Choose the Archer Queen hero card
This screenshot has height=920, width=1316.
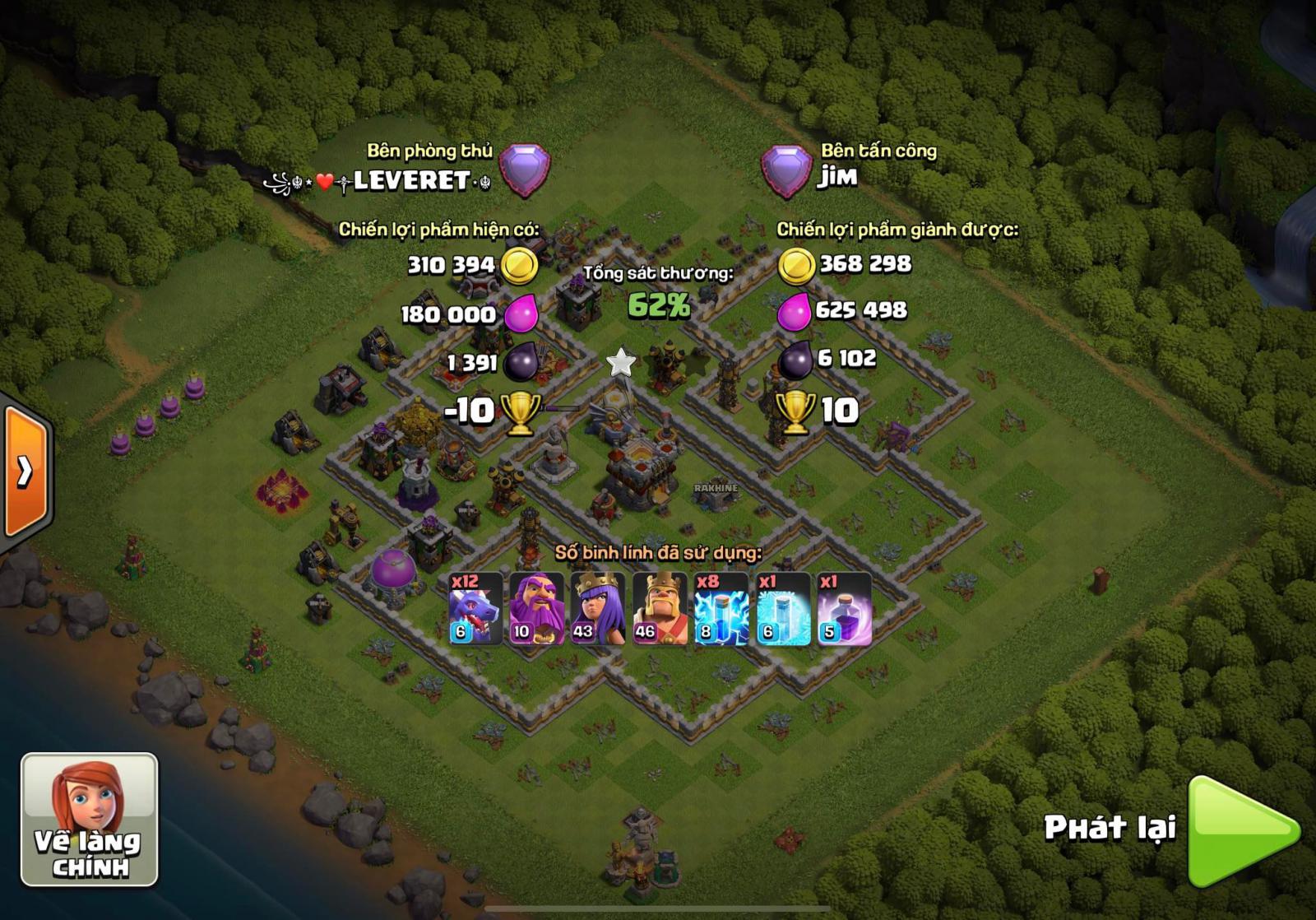click(x=598, y=609)
